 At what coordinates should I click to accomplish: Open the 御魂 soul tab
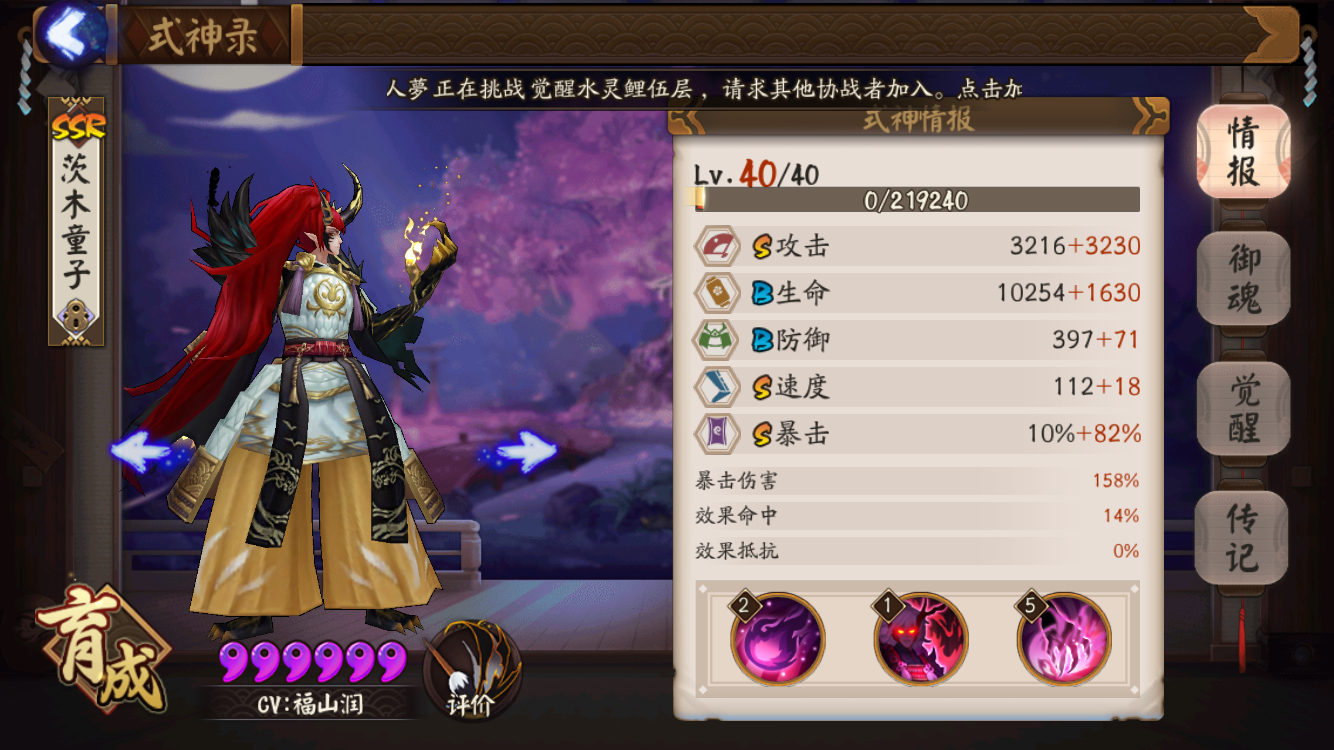pyautogui.click(x=1243, y=279)
